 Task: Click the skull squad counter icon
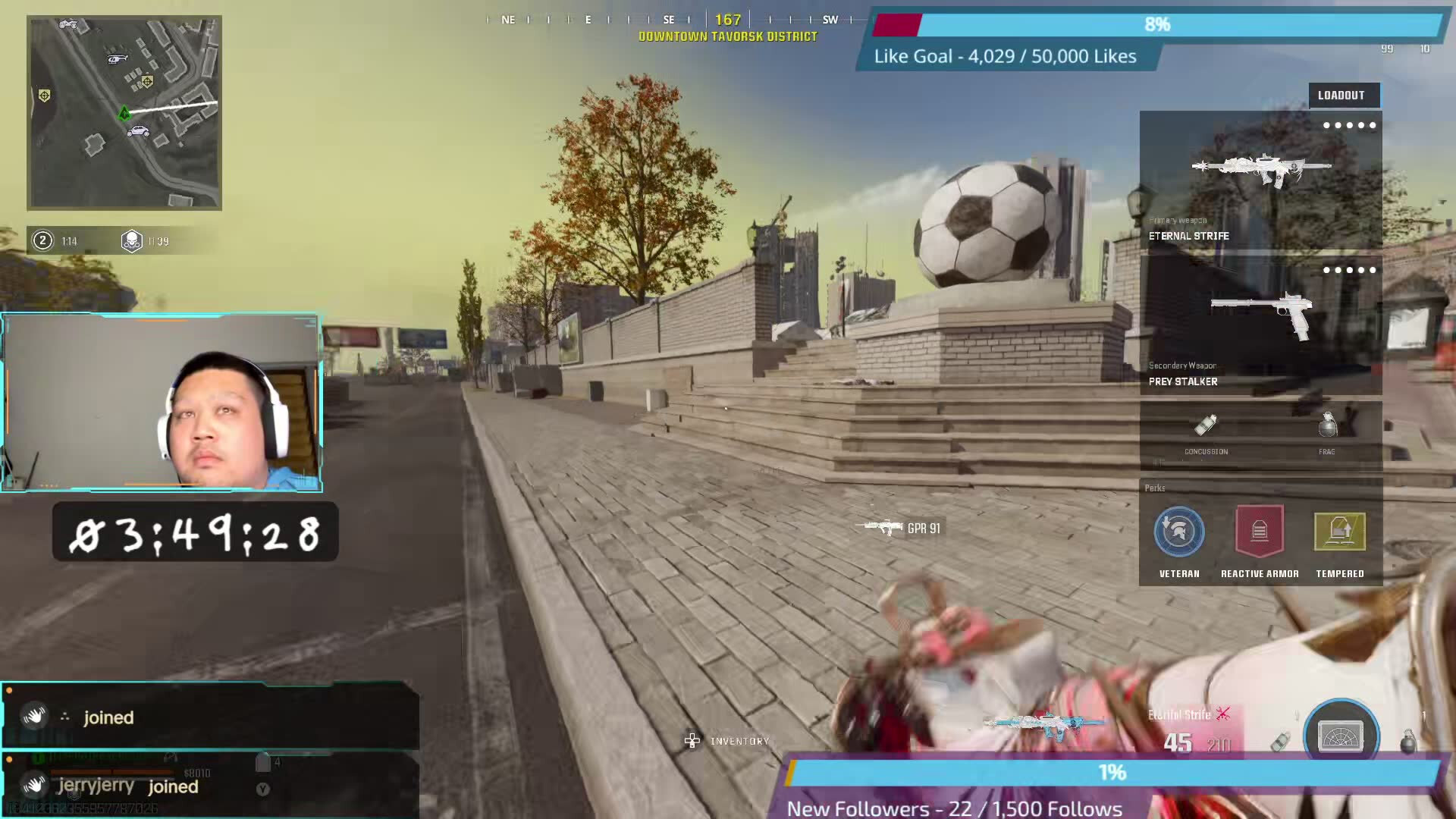pos(132,241)
